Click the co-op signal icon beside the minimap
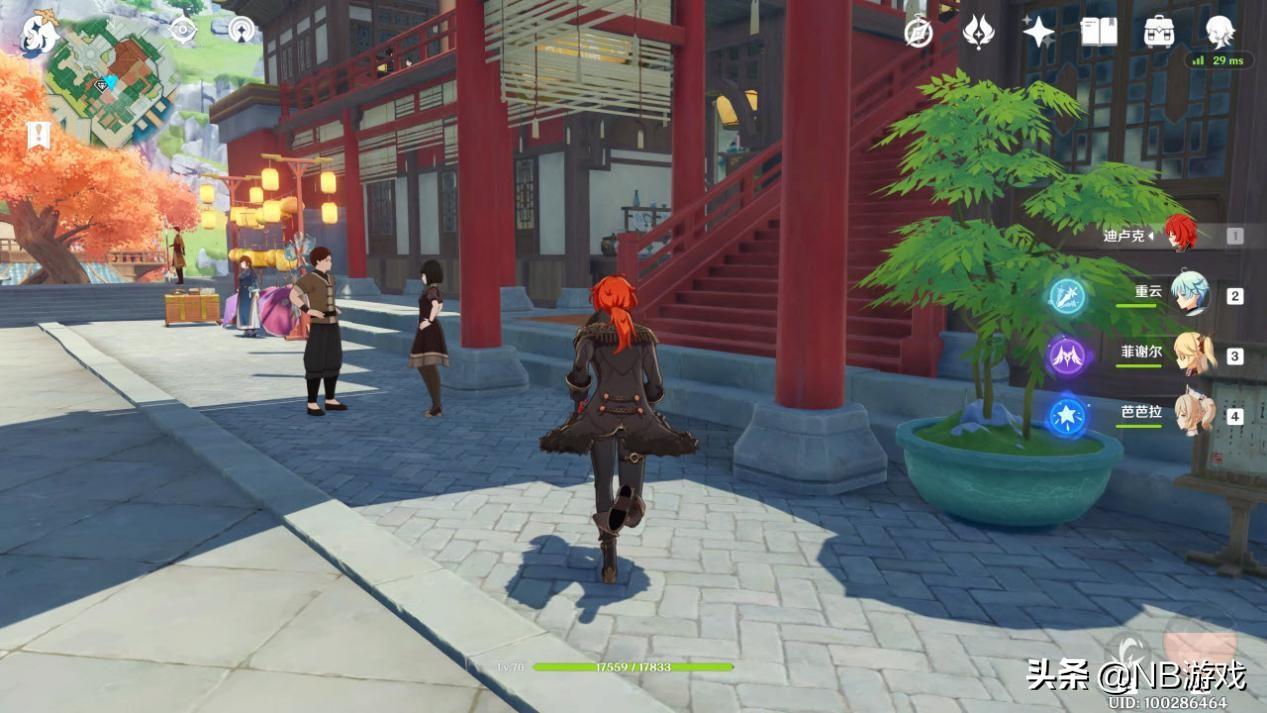1267x713 pixels. click(240, 29)
